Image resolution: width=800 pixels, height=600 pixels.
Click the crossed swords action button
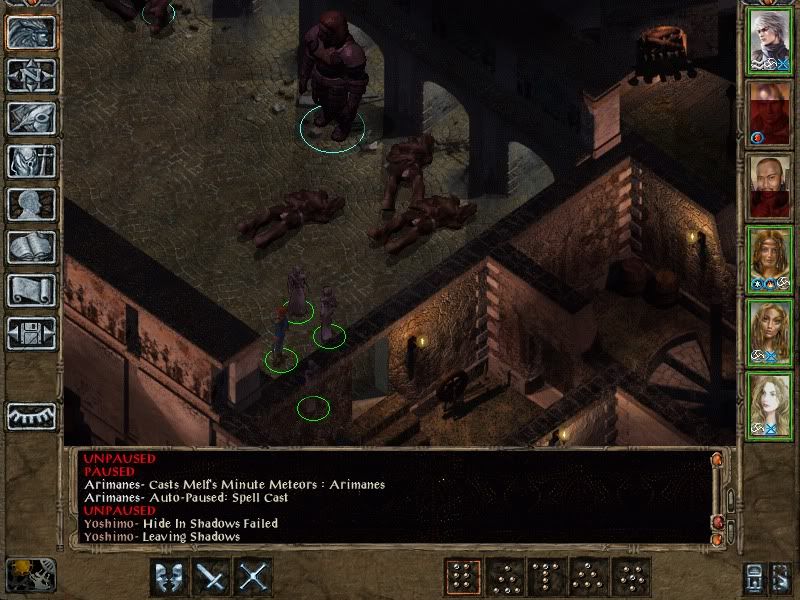[255, 576]
